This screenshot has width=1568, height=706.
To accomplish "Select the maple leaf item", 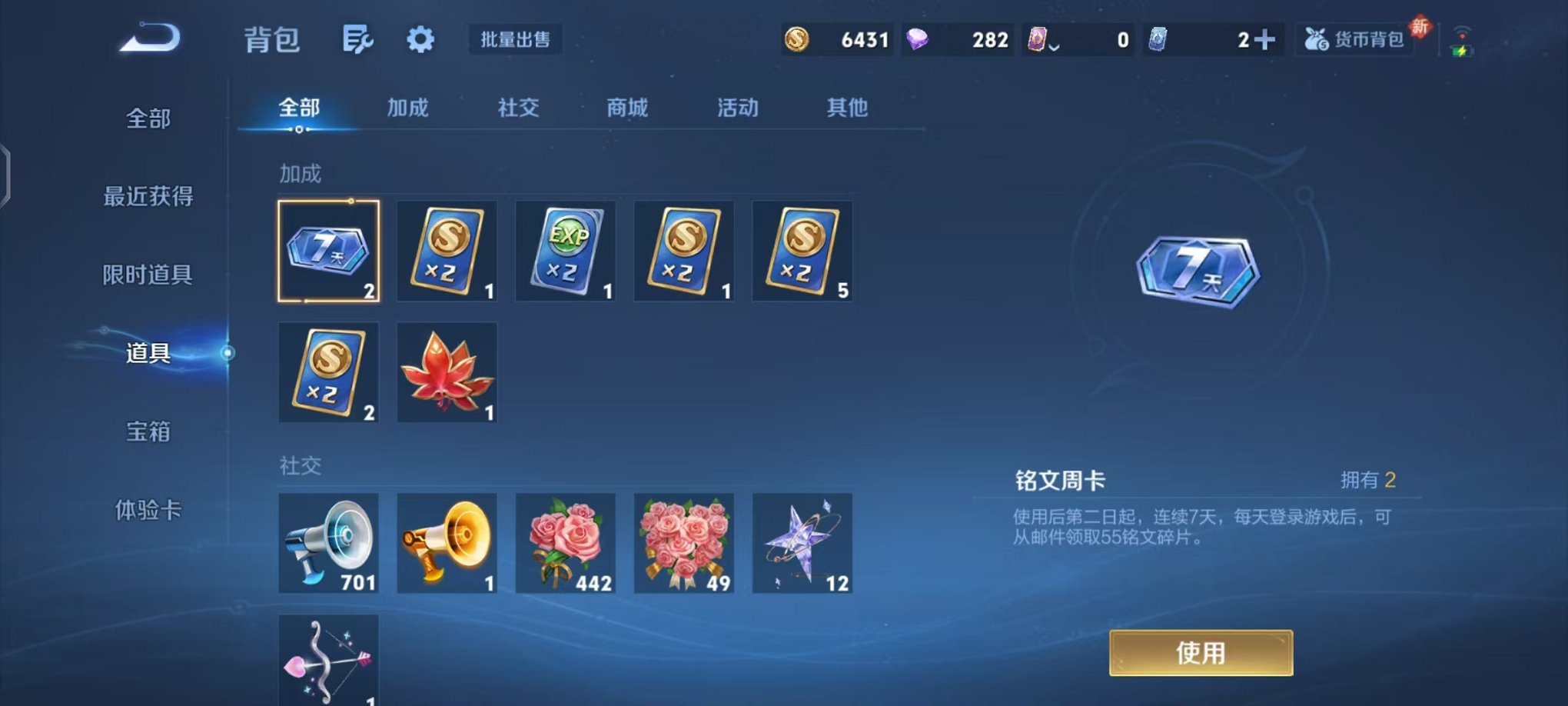I will click(447, 371).
